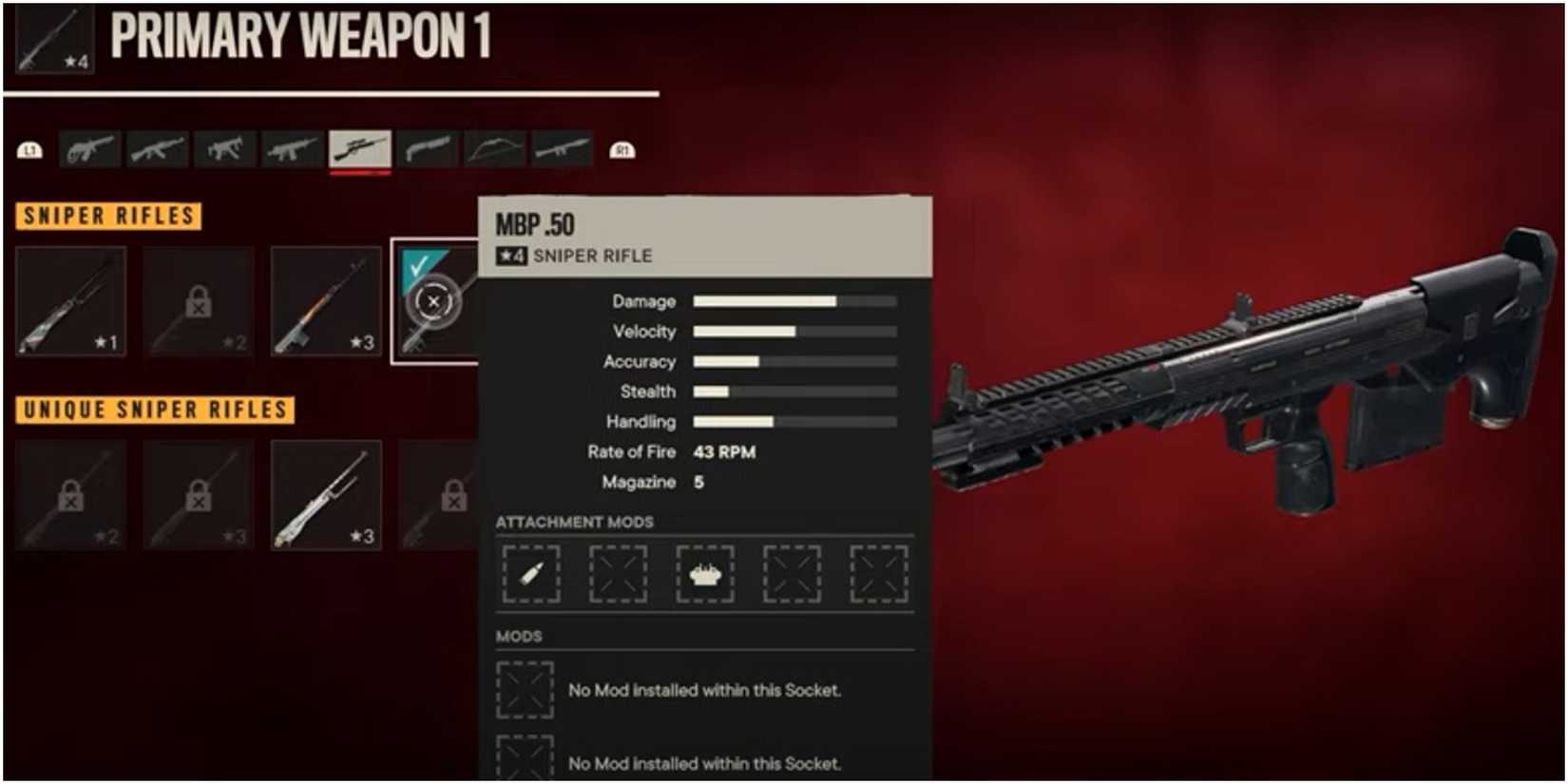The image size is (1568, 784).
Task: Open the bullet ammo attachment slot
Action: click(530, 573)
